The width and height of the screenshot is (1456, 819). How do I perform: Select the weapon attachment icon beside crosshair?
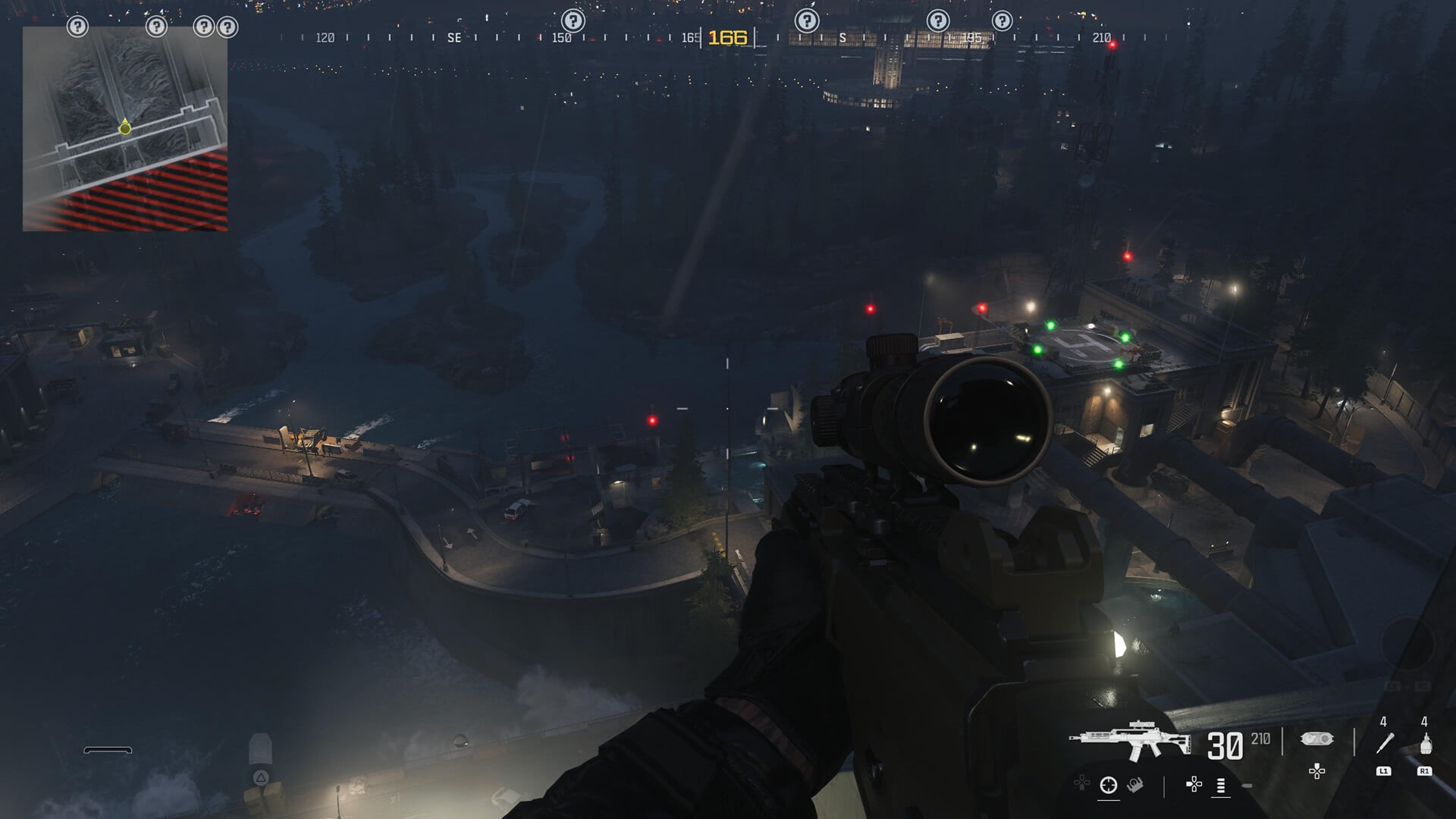click(1135, 785)
